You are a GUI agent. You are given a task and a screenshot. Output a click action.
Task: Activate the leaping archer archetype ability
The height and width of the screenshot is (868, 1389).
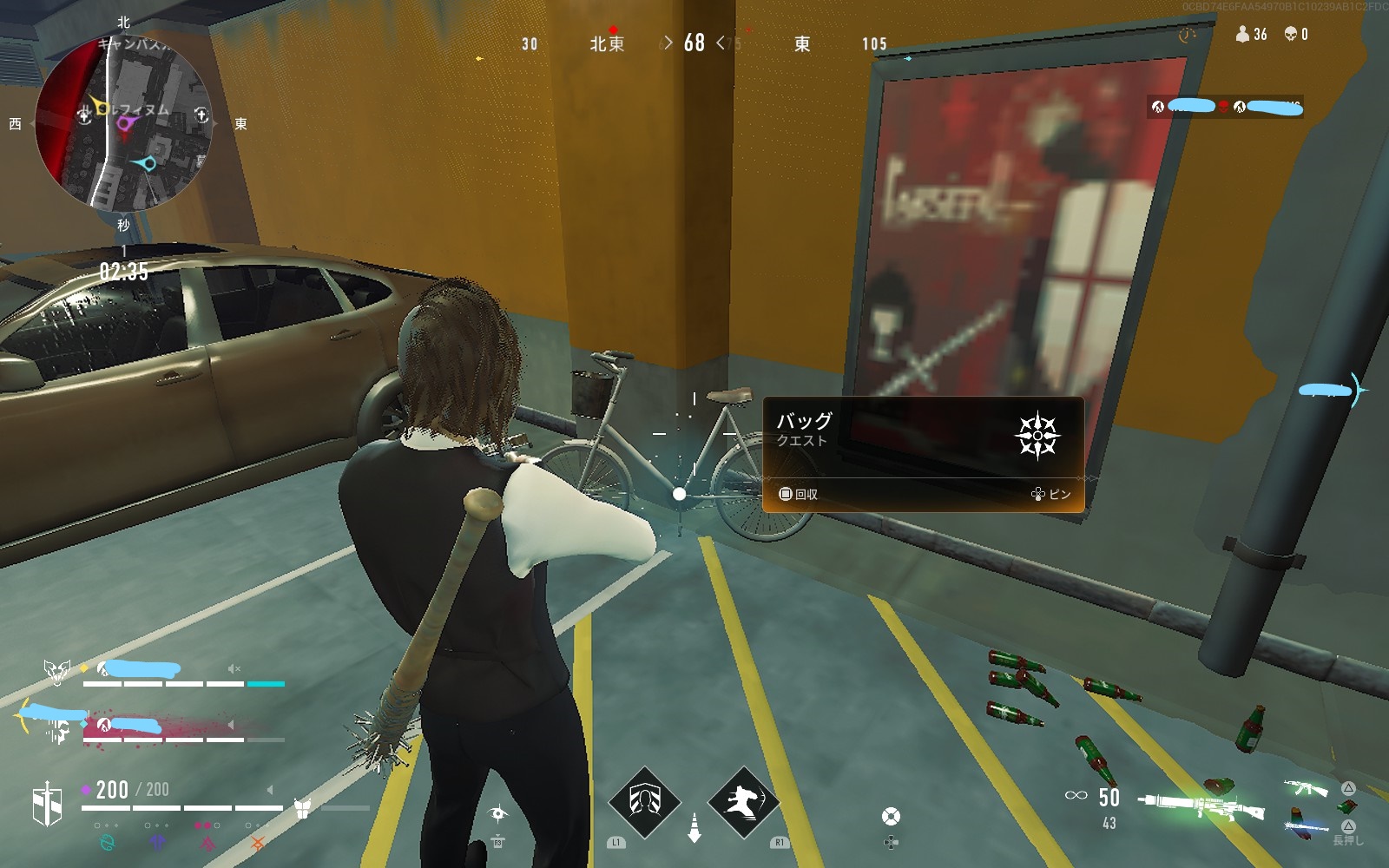coord(743,800)
